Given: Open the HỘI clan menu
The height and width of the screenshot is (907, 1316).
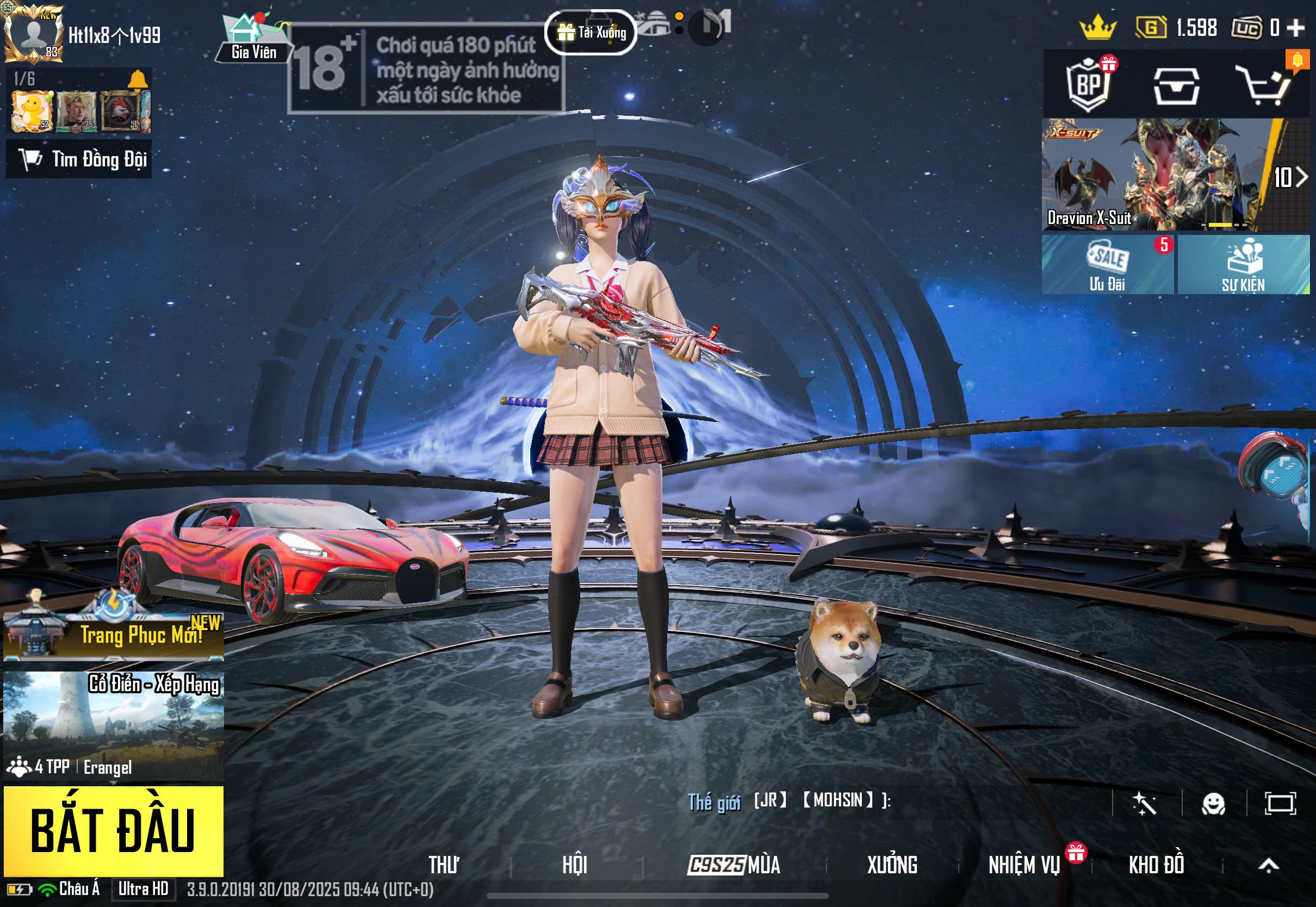Looking at the screenshot, I should pos(574,865).
